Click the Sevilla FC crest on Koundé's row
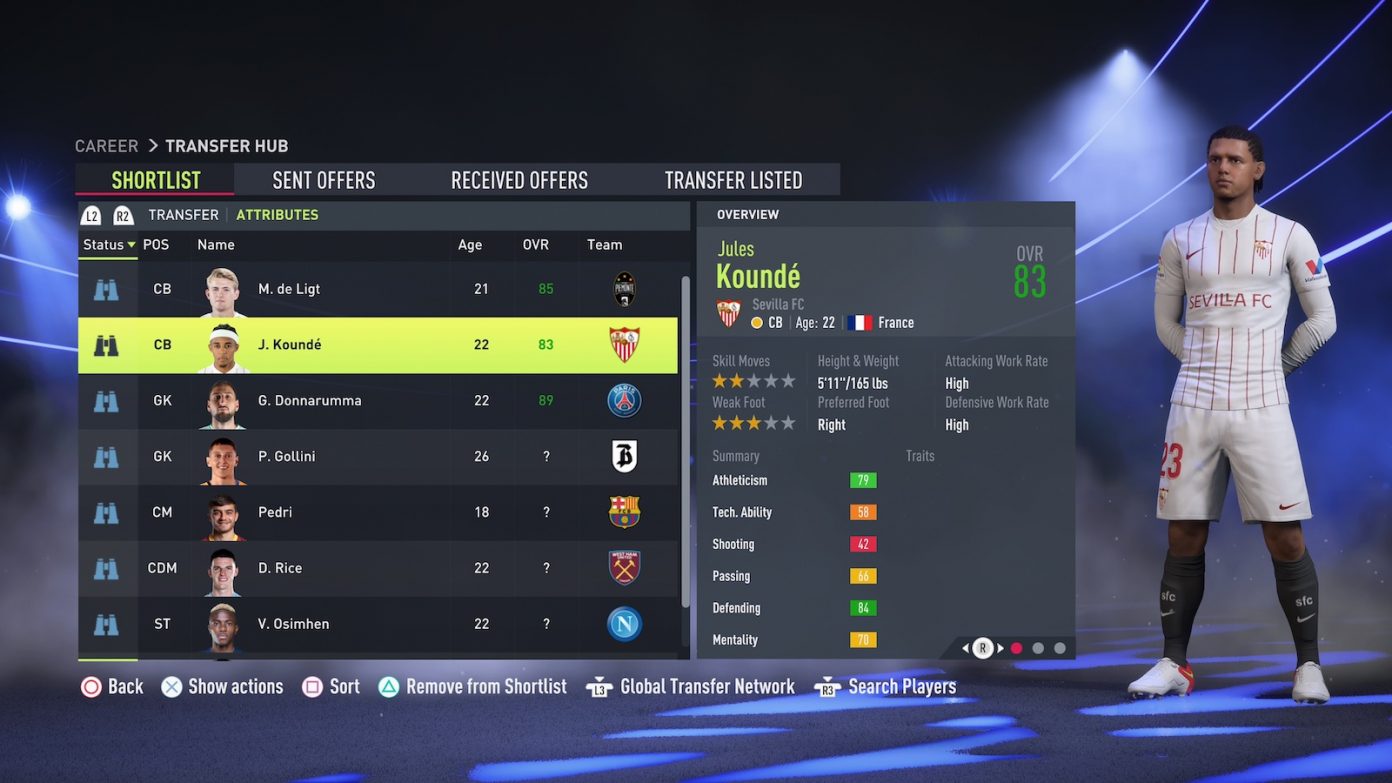The width and height of the screenshot is (1392, 783). [624, 344]
